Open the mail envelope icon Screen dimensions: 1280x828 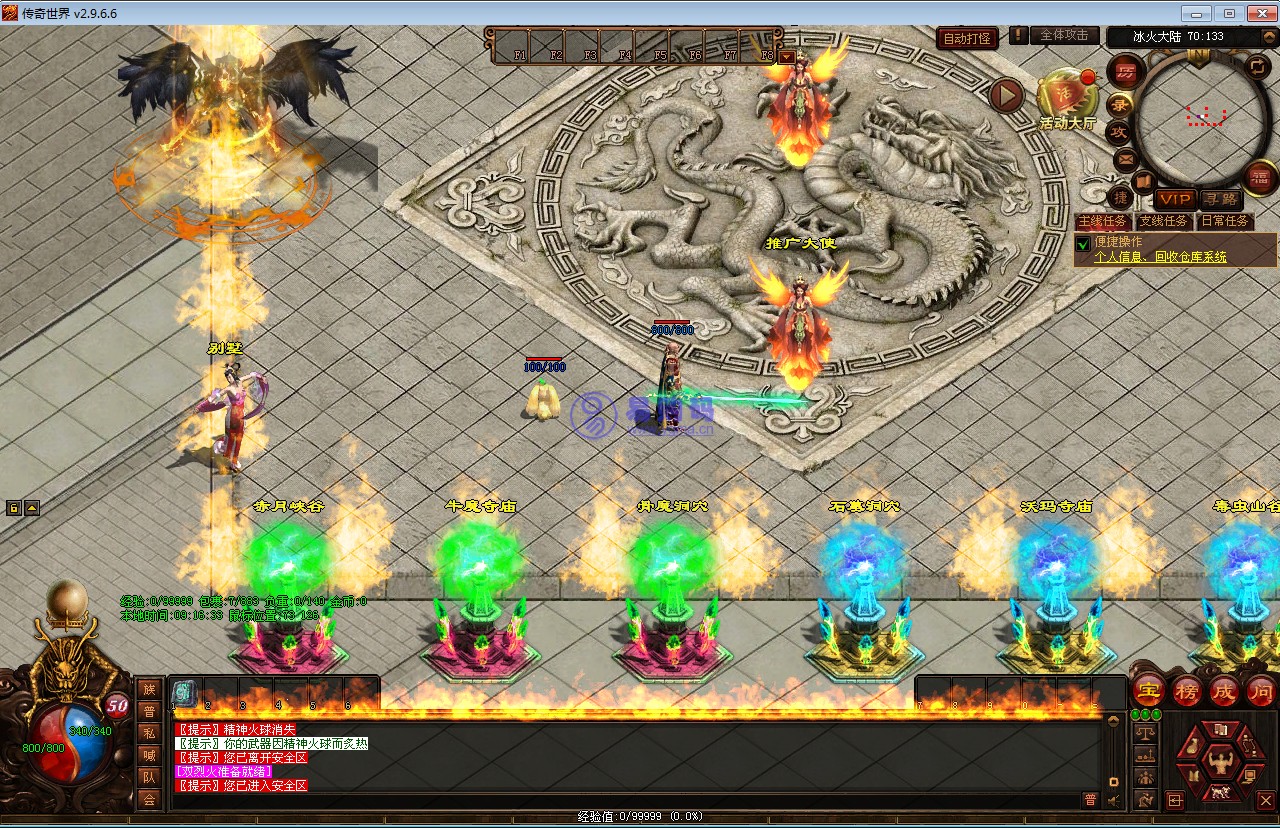click(1125, 158)
